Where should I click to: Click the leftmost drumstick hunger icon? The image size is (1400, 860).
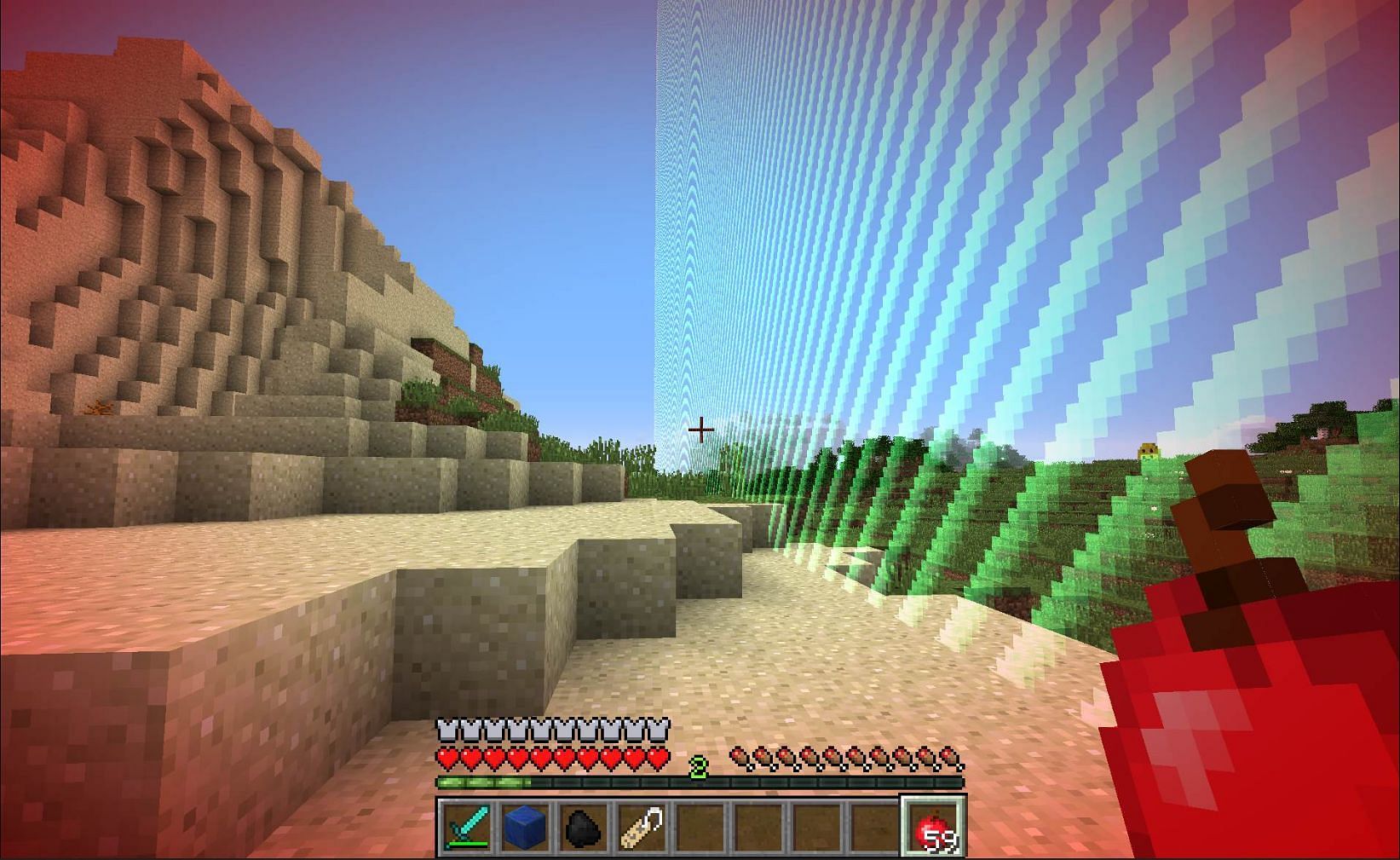738,756
